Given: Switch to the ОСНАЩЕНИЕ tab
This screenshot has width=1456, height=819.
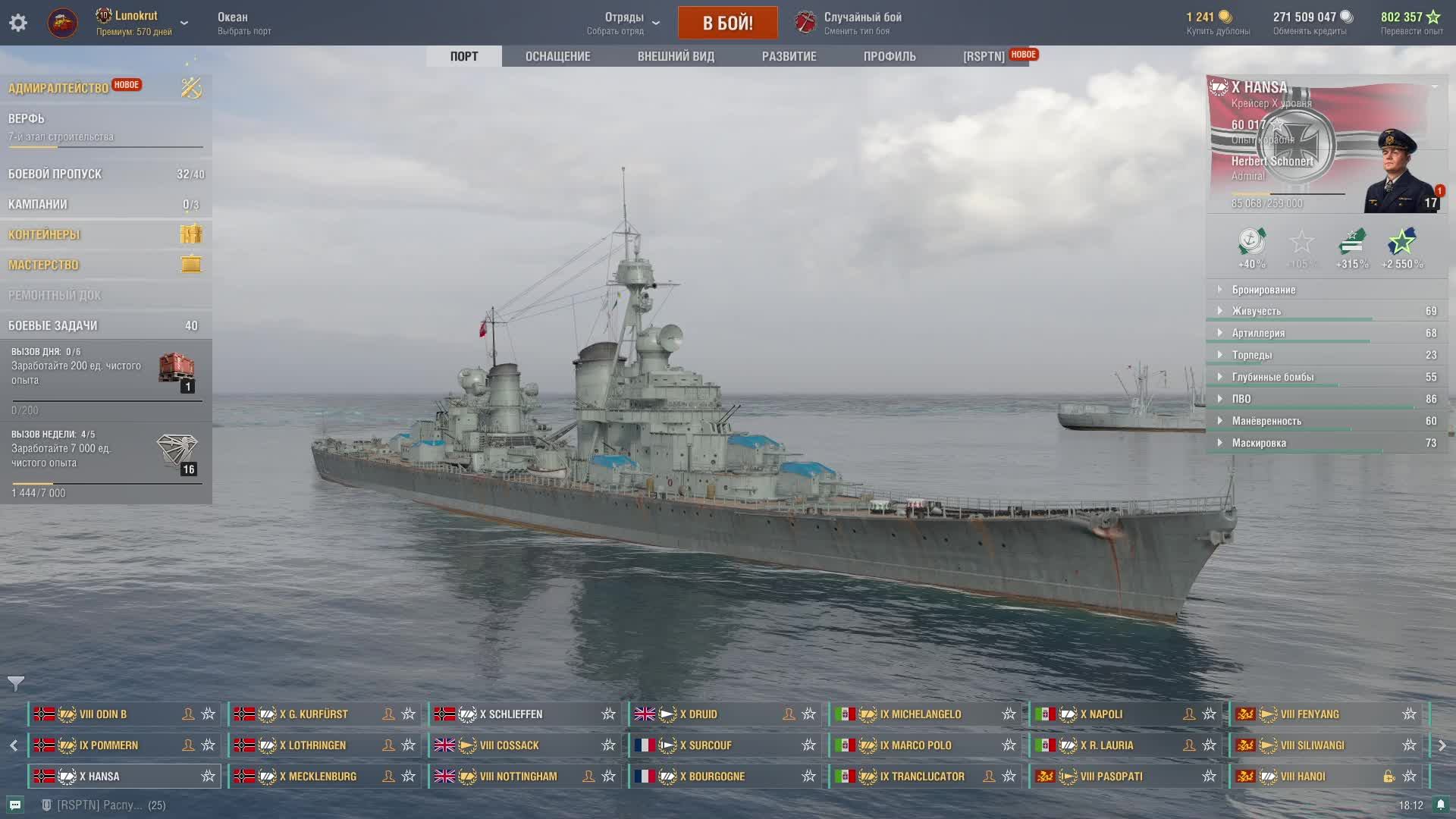Looking at the screenshot, I should tap(557, 56).
